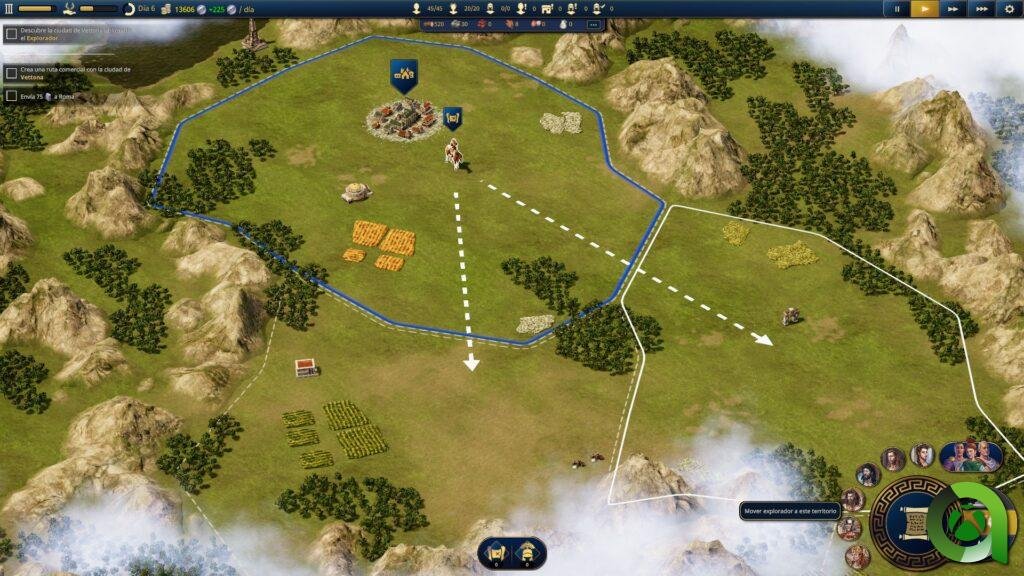Switch to double-arrow fast forward speed
This screenshot has width=1024, height=576.
pyautogui.click(x=953, y=9)
